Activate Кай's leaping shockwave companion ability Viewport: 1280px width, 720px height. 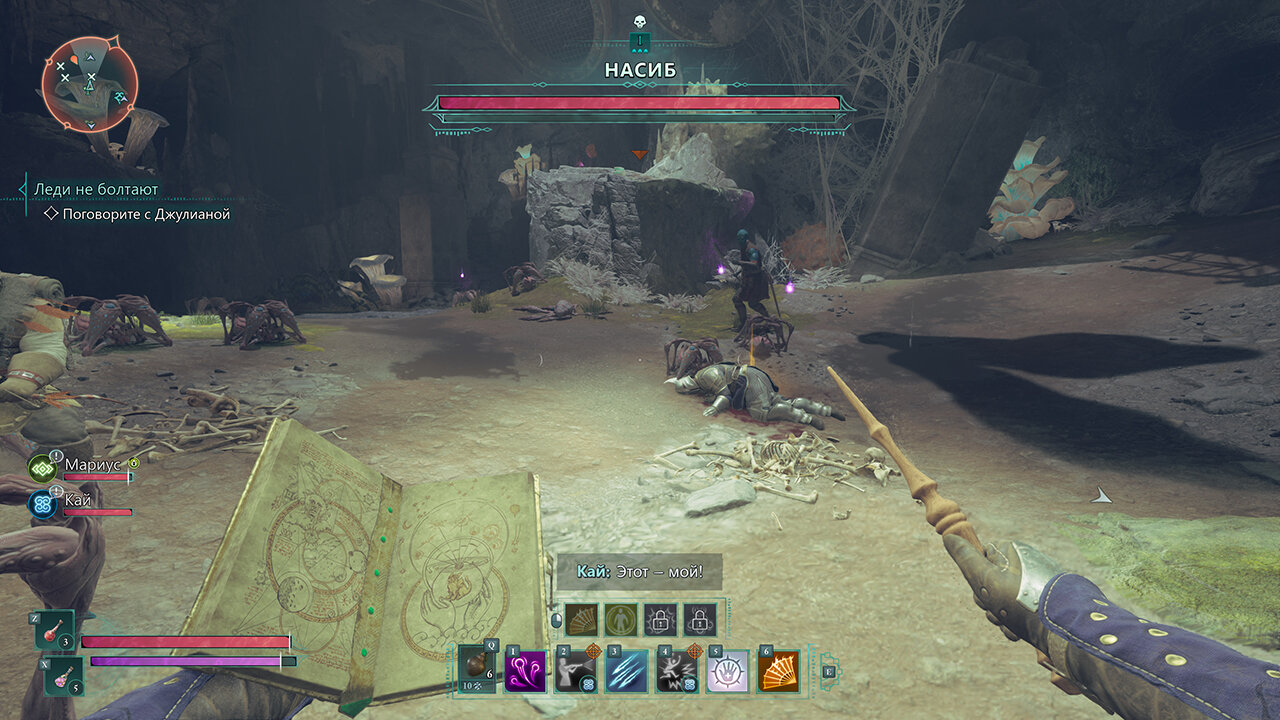coord(677,671)
